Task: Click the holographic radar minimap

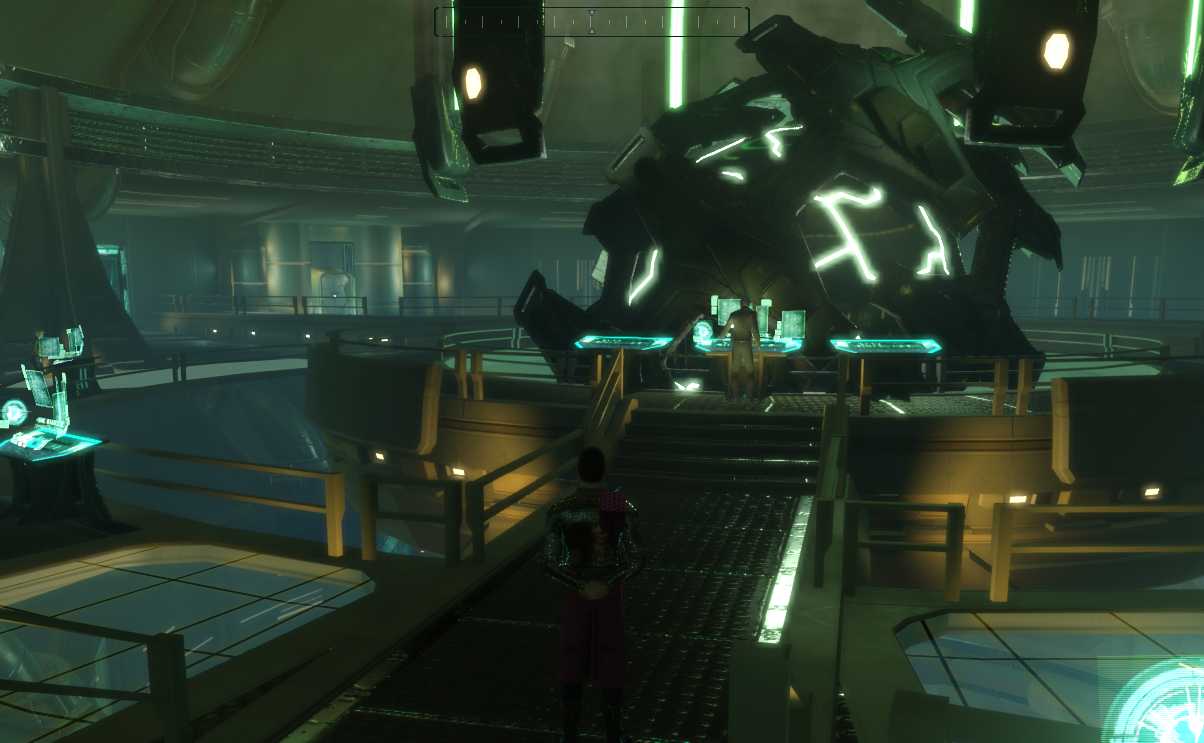Action: coord(1160,703)
